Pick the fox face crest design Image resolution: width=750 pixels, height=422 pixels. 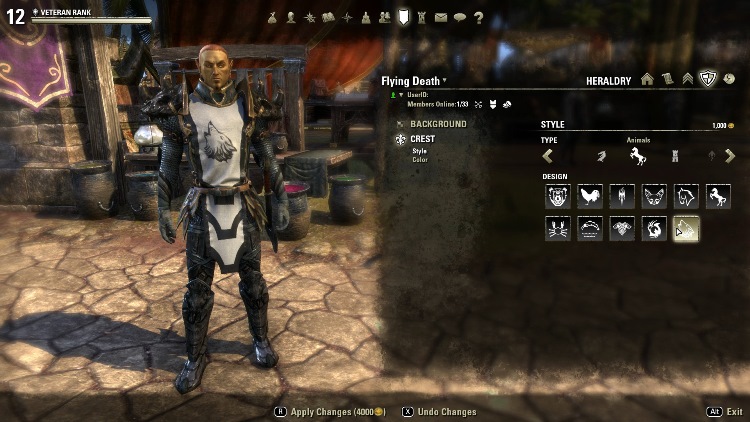[x=654, y=196]
